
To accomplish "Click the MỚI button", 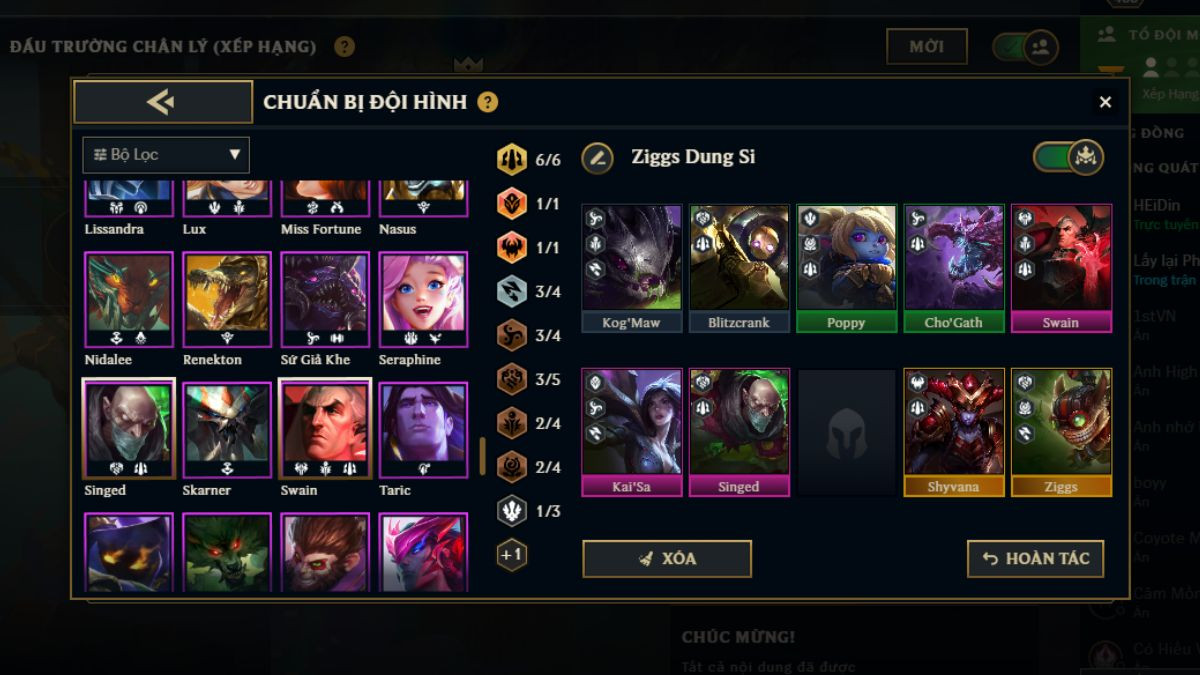I will (x=927, y=47).
